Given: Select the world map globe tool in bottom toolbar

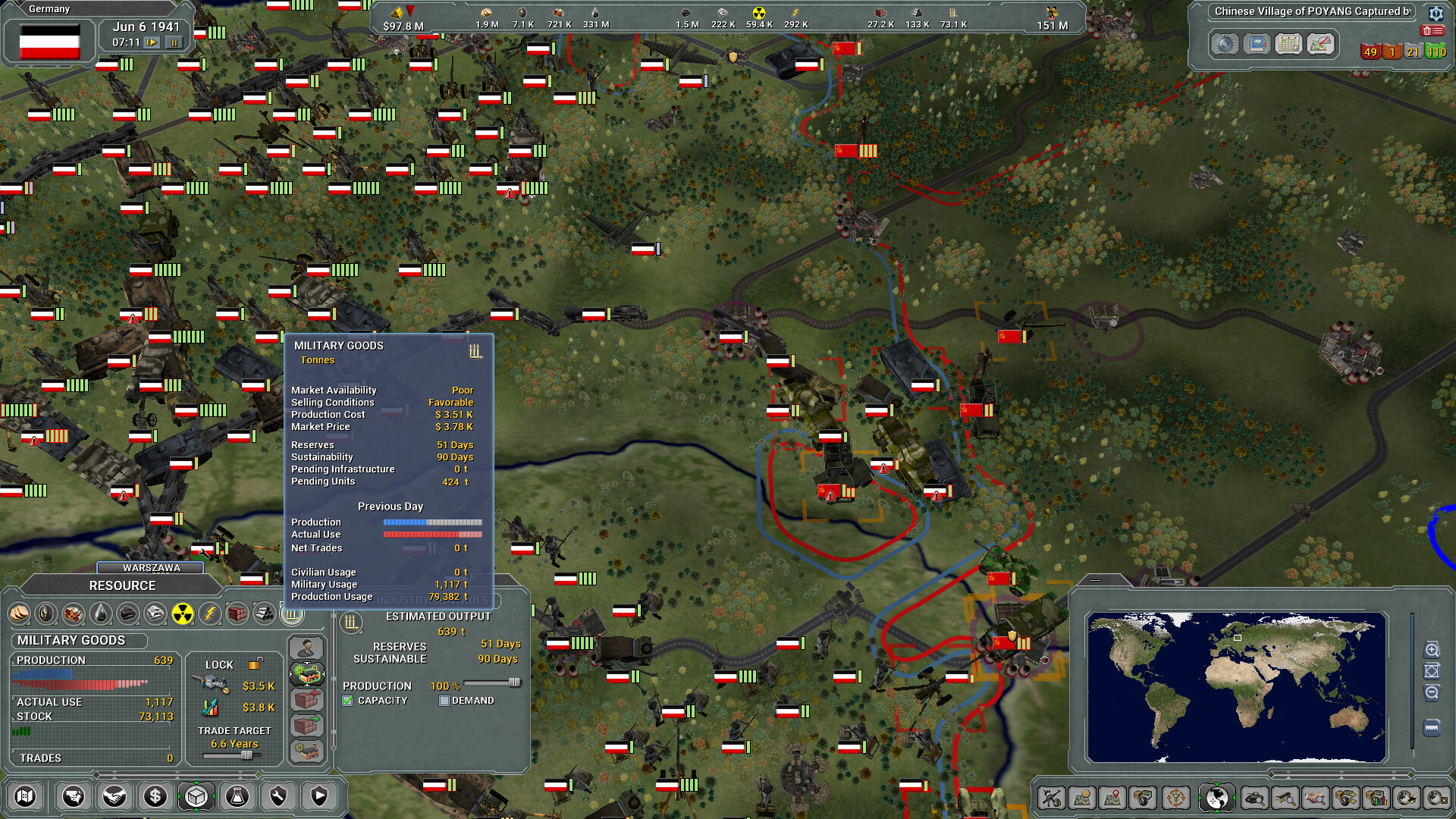Looking at the screenshot, I should [1216, 798].
